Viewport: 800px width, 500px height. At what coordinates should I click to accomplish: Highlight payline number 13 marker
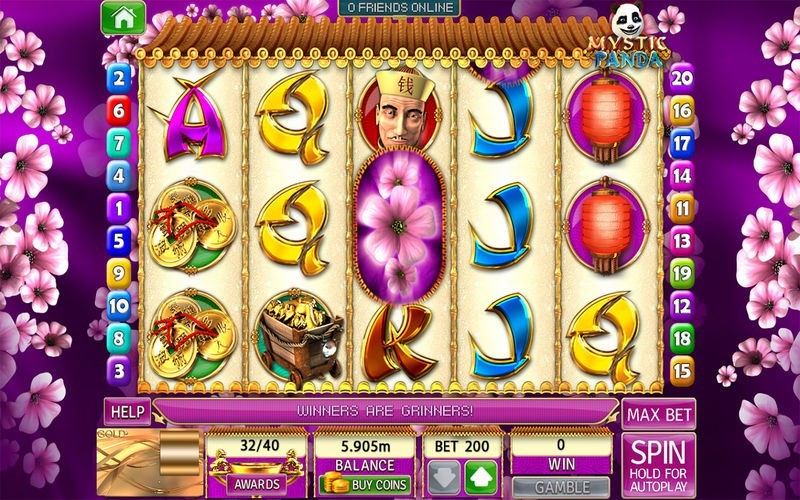(681, 241)
